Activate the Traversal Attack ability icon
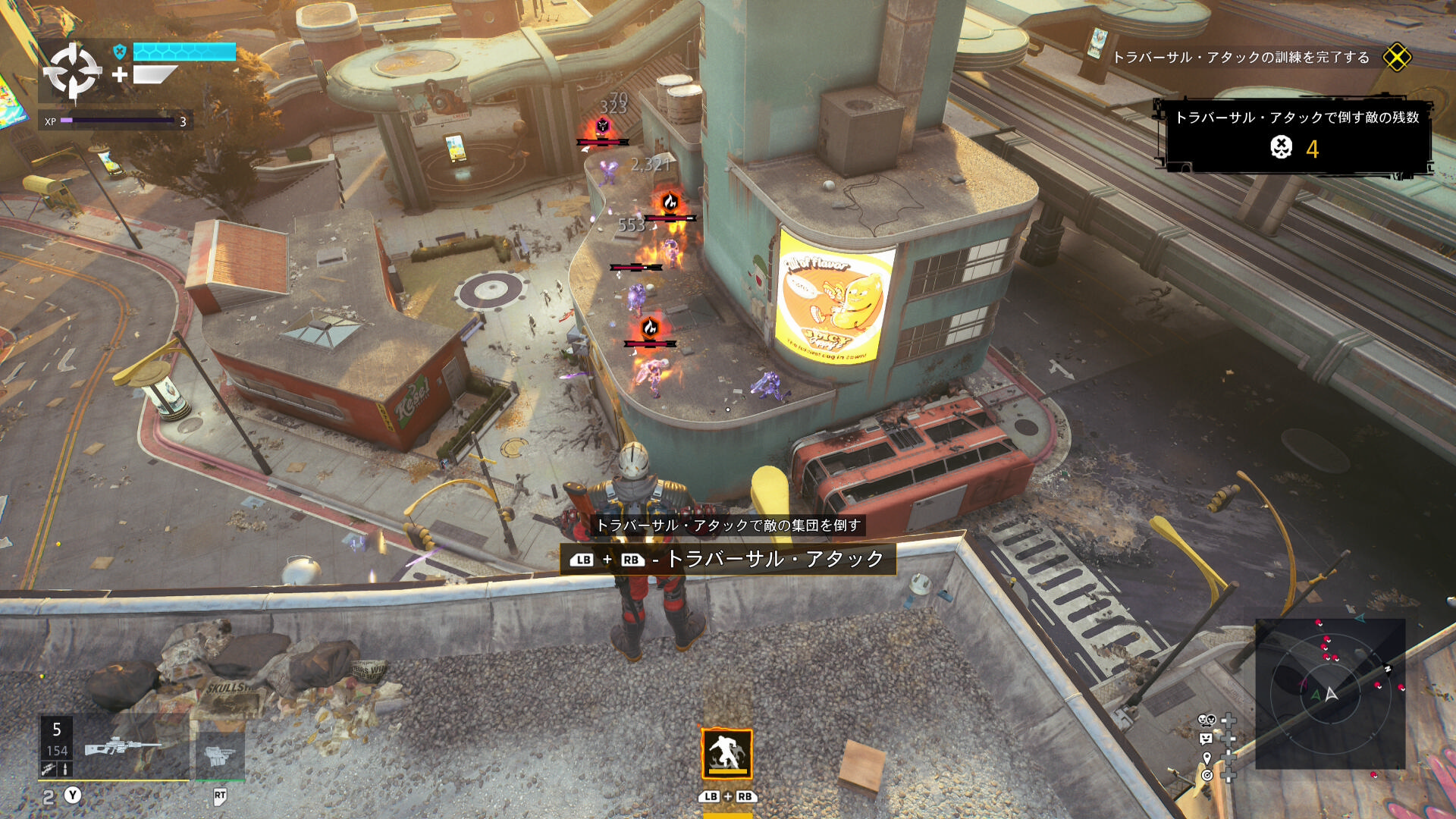This screenshot has height=819, width=1456. pyautogui.click(x=726, y=754)
